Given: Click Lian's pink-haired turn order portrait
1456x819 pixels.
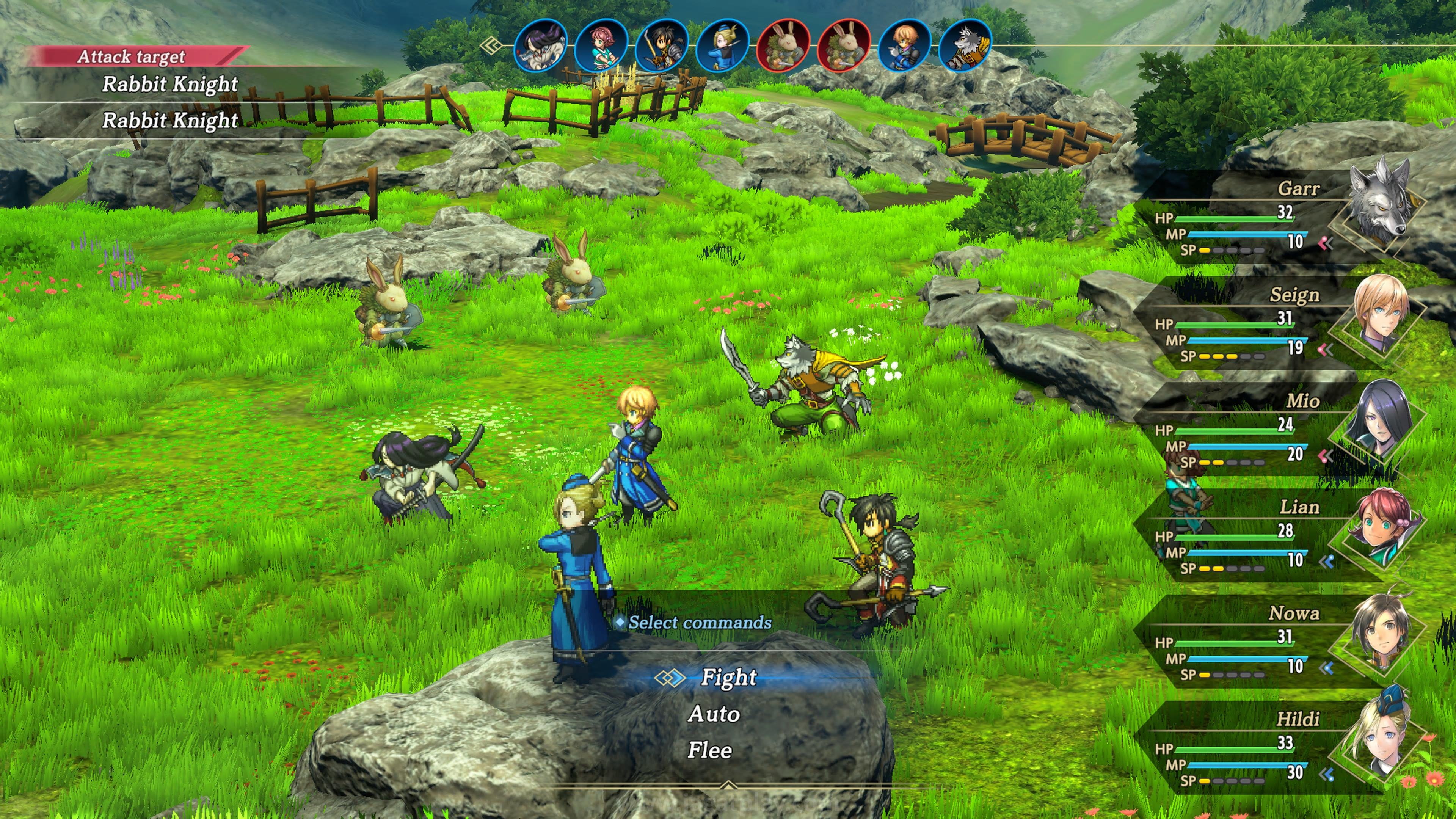Looking at the screenshot, I should coord(601,45).
